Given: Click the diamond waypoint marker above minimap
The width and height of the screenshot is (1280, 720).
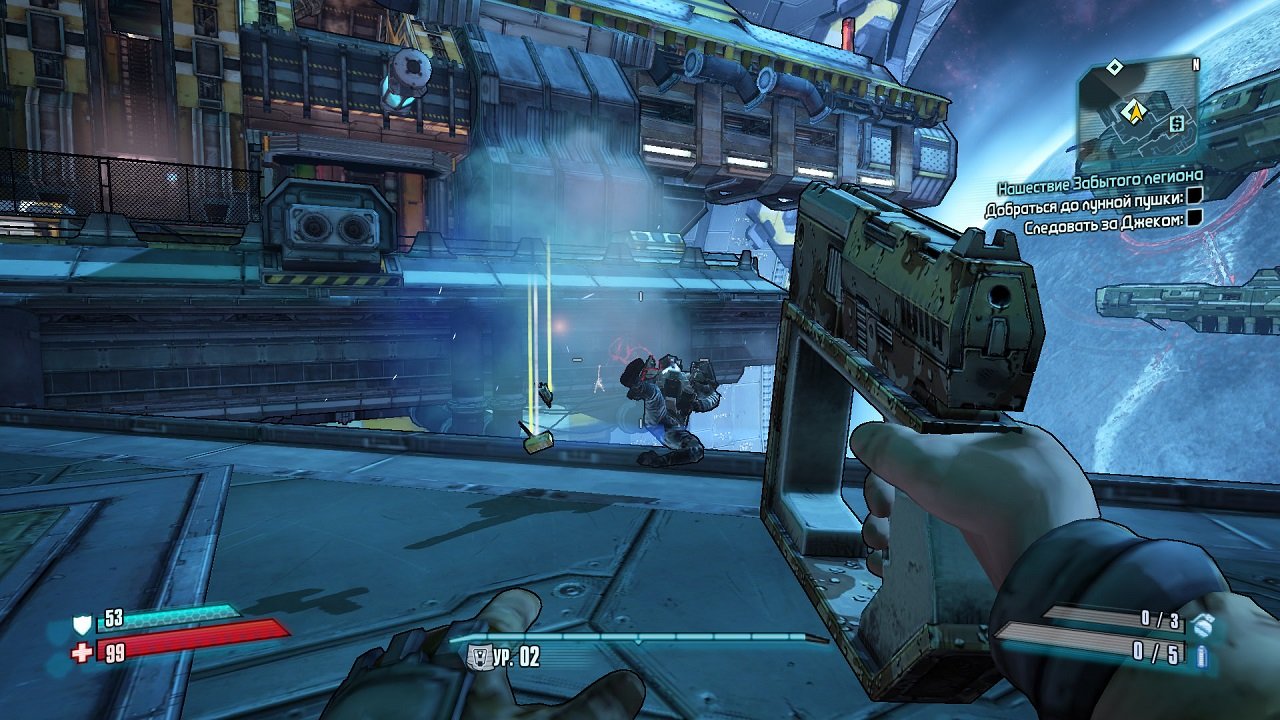Looking at the screenshot, I should [x=1114, y=66].
